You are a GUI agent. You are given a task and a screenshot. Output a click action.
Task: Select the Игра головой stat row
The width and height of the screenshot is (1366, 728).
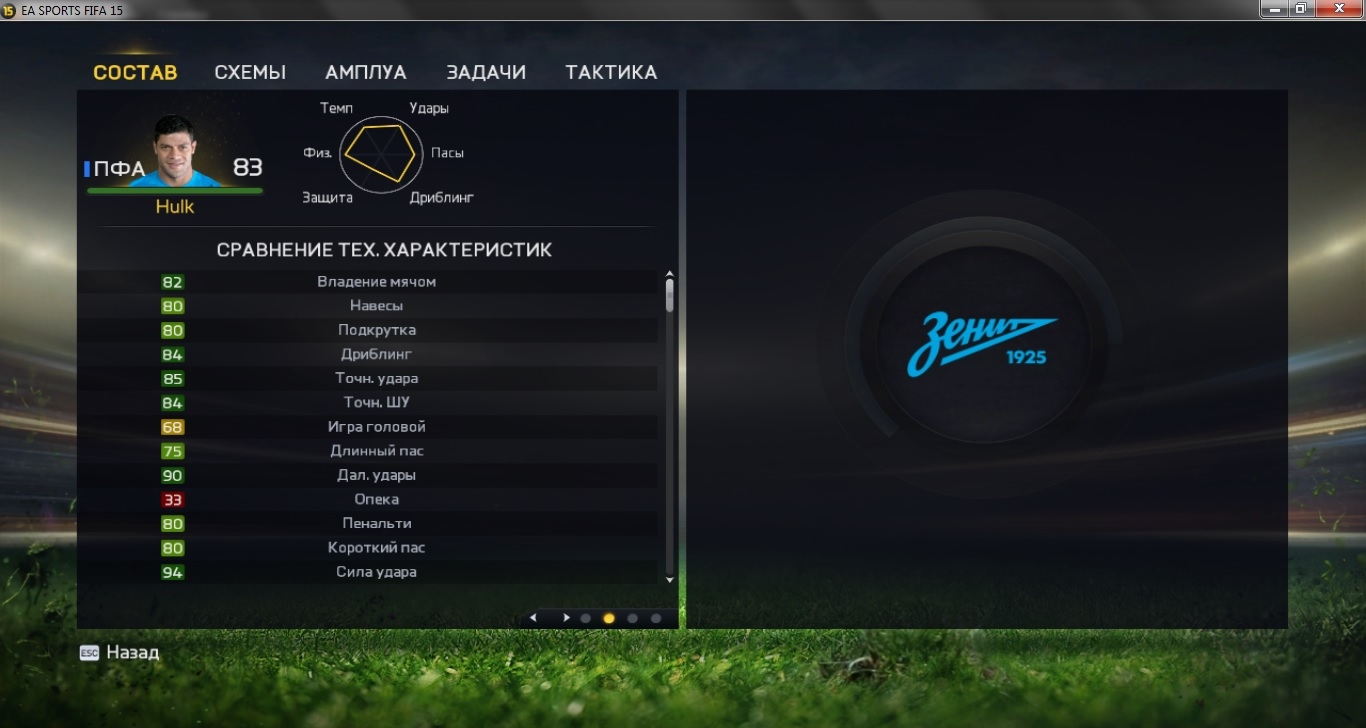[376, 427]
